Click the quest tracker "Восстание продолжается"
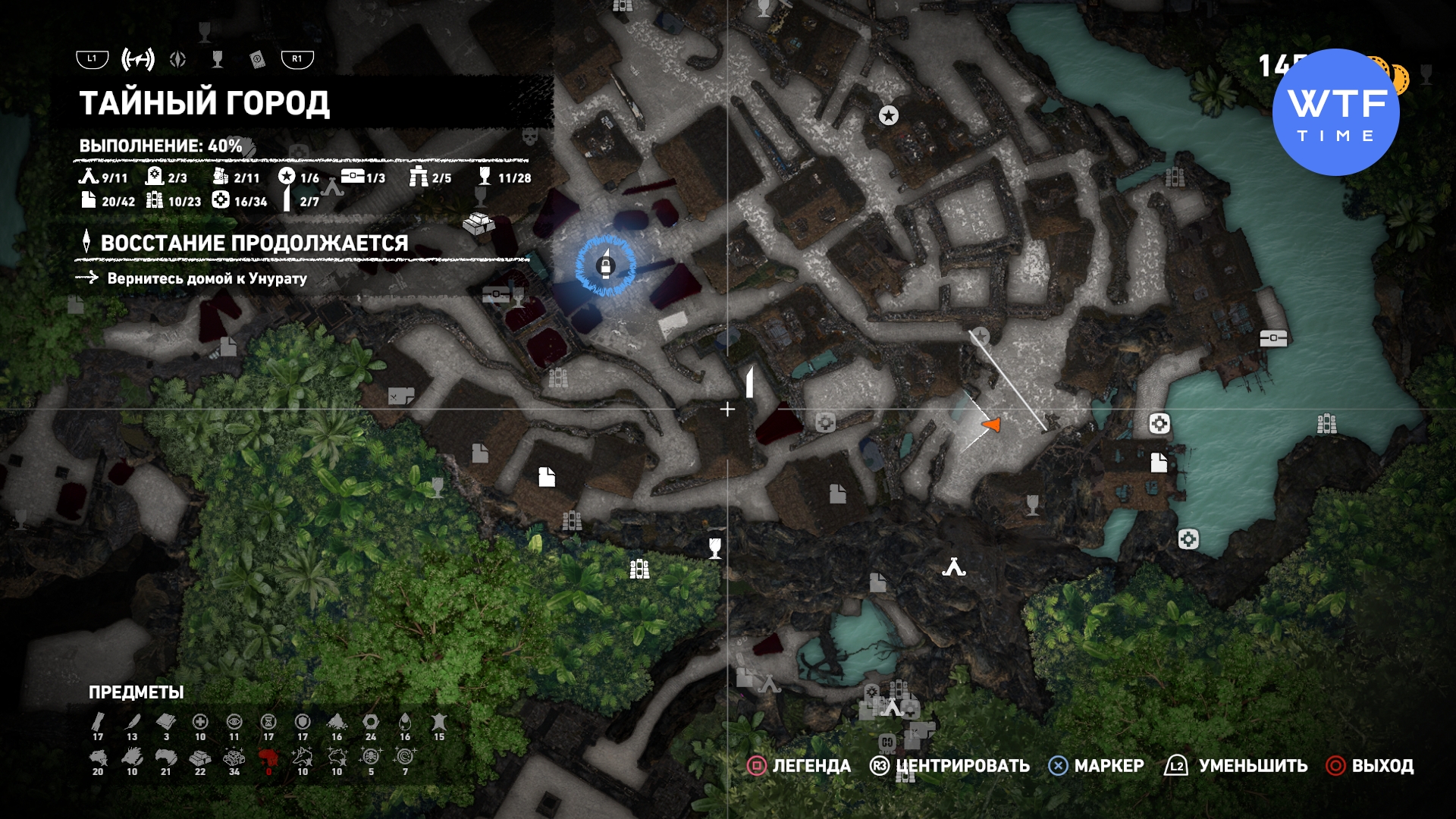 [254, 243]
